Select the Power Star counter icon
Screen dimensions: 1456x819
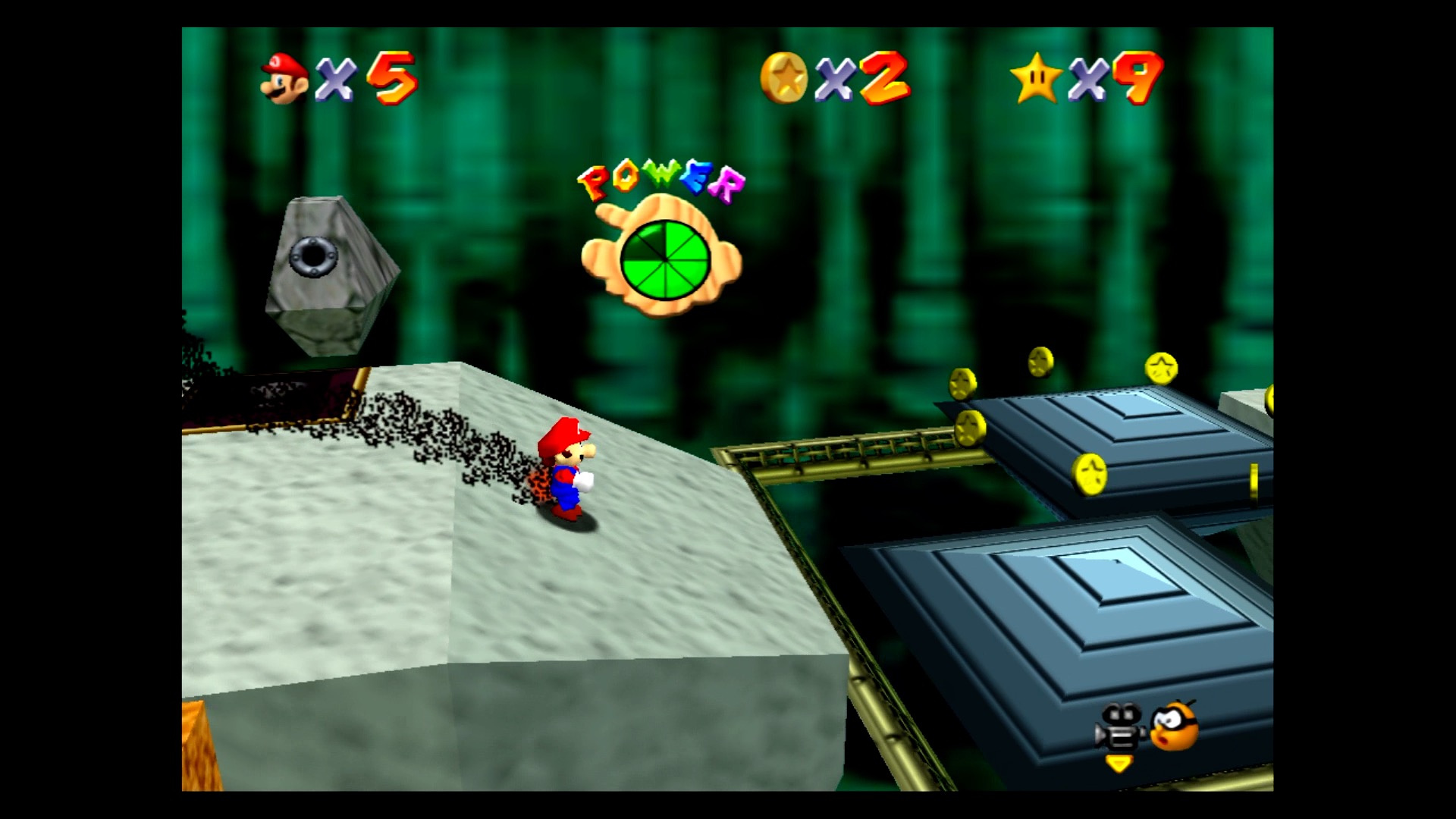click(x=1036, y=78)
